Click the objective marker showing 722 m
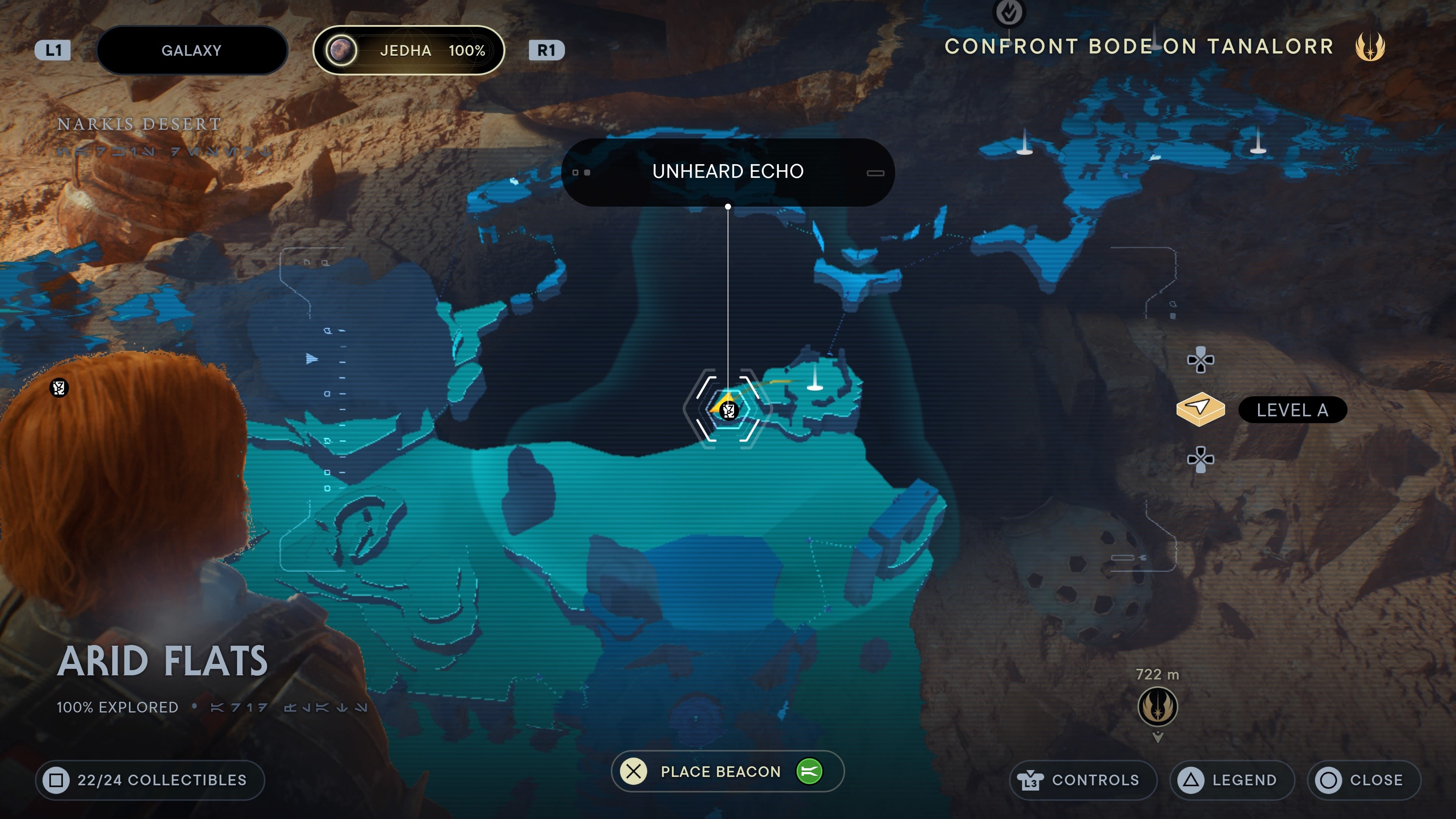This screenshot has height=819, width=1456. 1157,706
